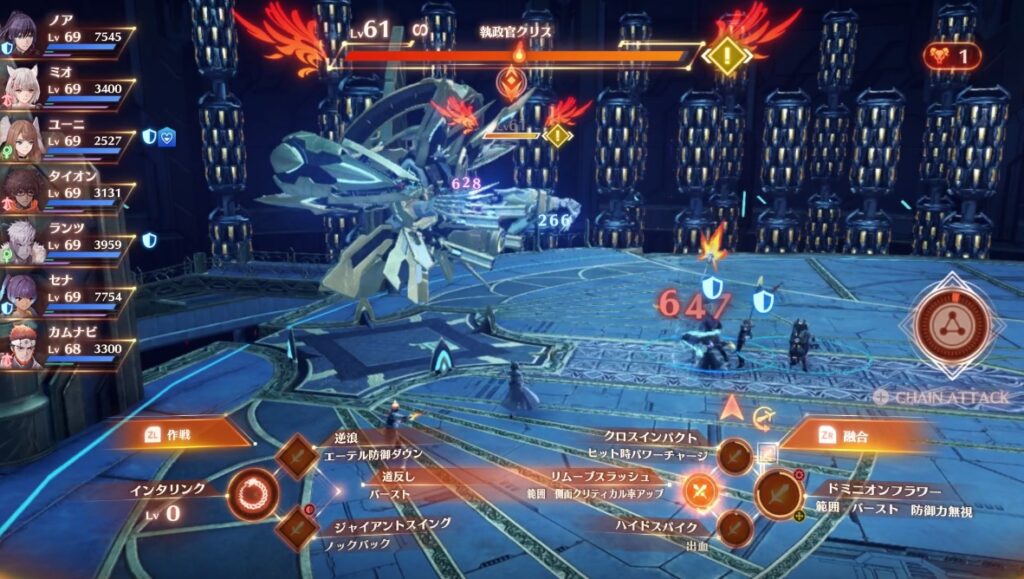The width and height of the screenshot is (1024, 579).
Task: Click the 執政官クリス enemy target bar
Action: click(515, 57)
